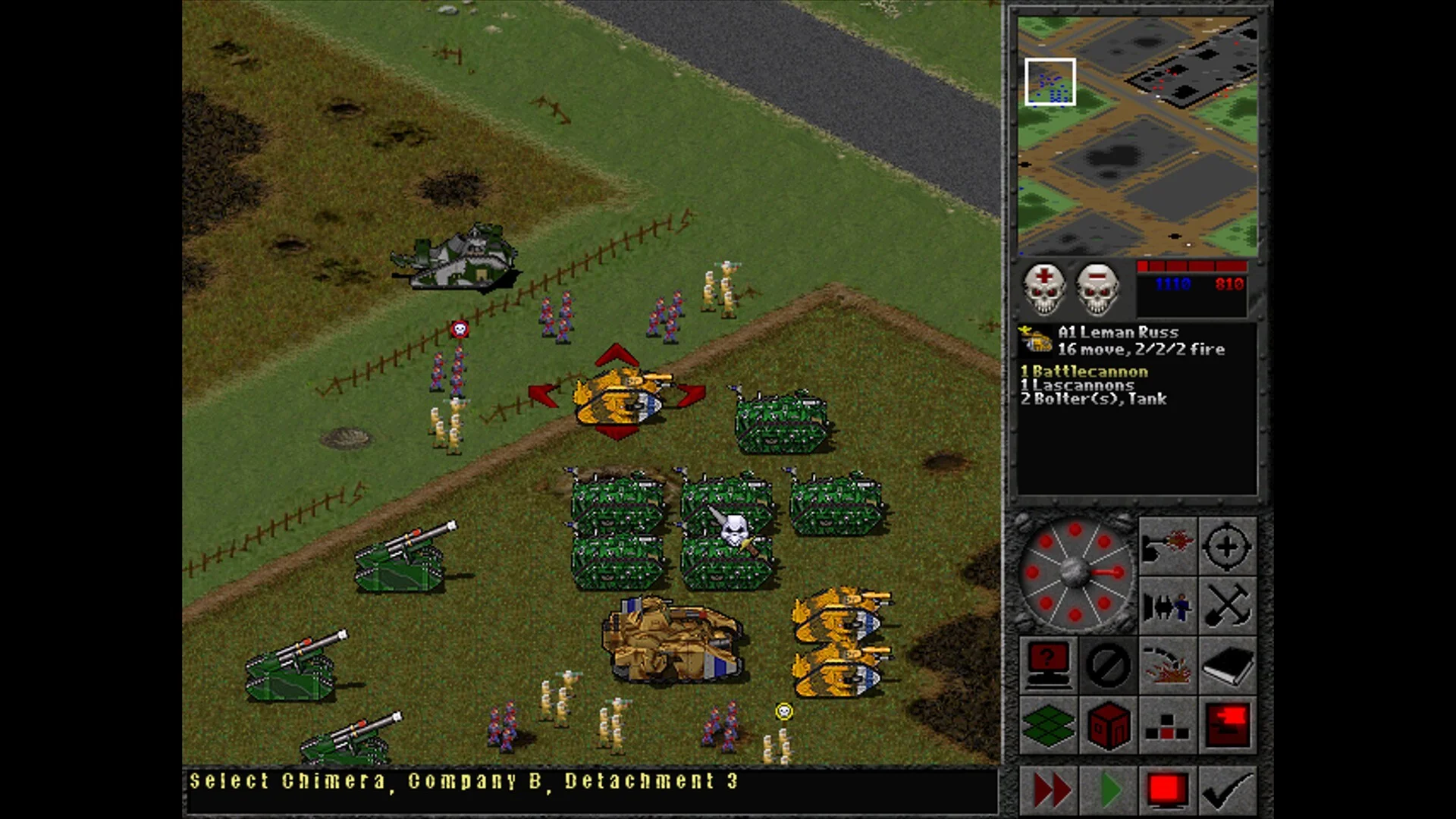Screen dimensions: 1456x819
Task: Click the circle-slash cancel icon
Action: (x=1107, y=665)
